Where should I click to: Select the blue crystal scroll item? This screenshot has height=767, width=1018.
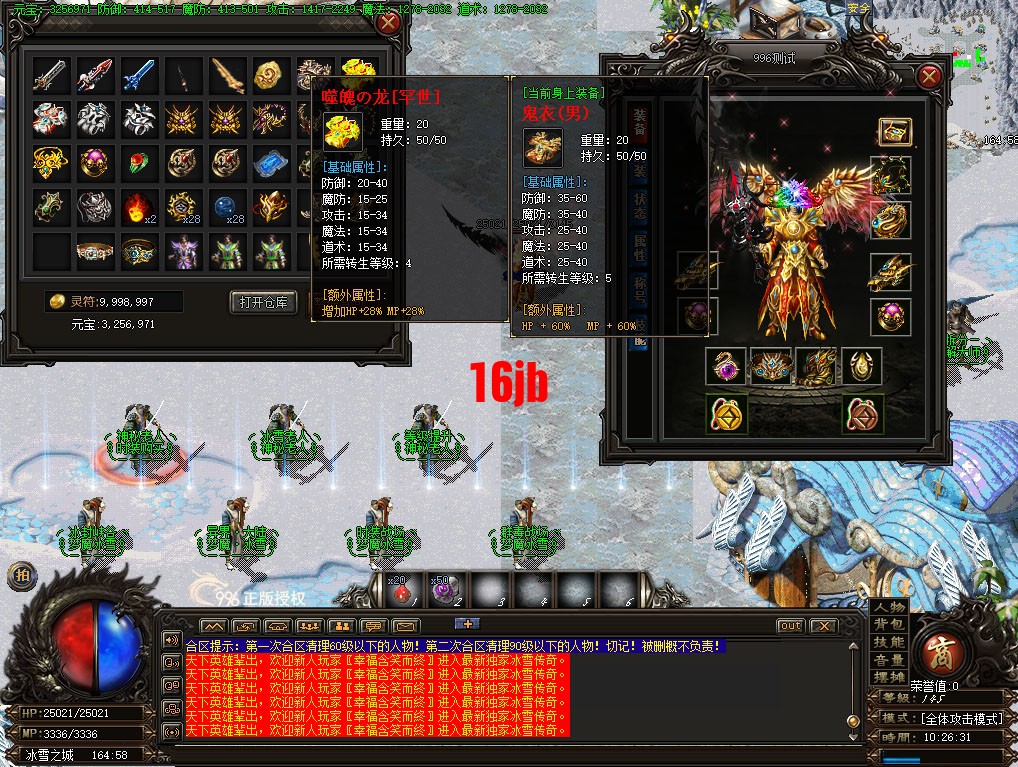tap(271, 162)
